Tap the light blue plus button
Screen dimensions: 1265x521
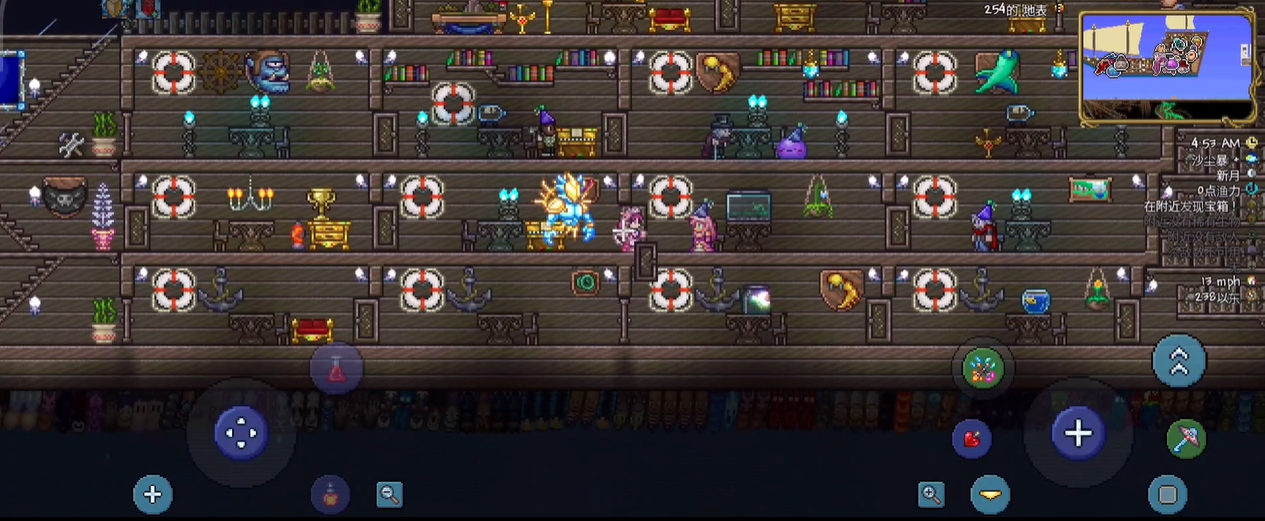[153, 494]
